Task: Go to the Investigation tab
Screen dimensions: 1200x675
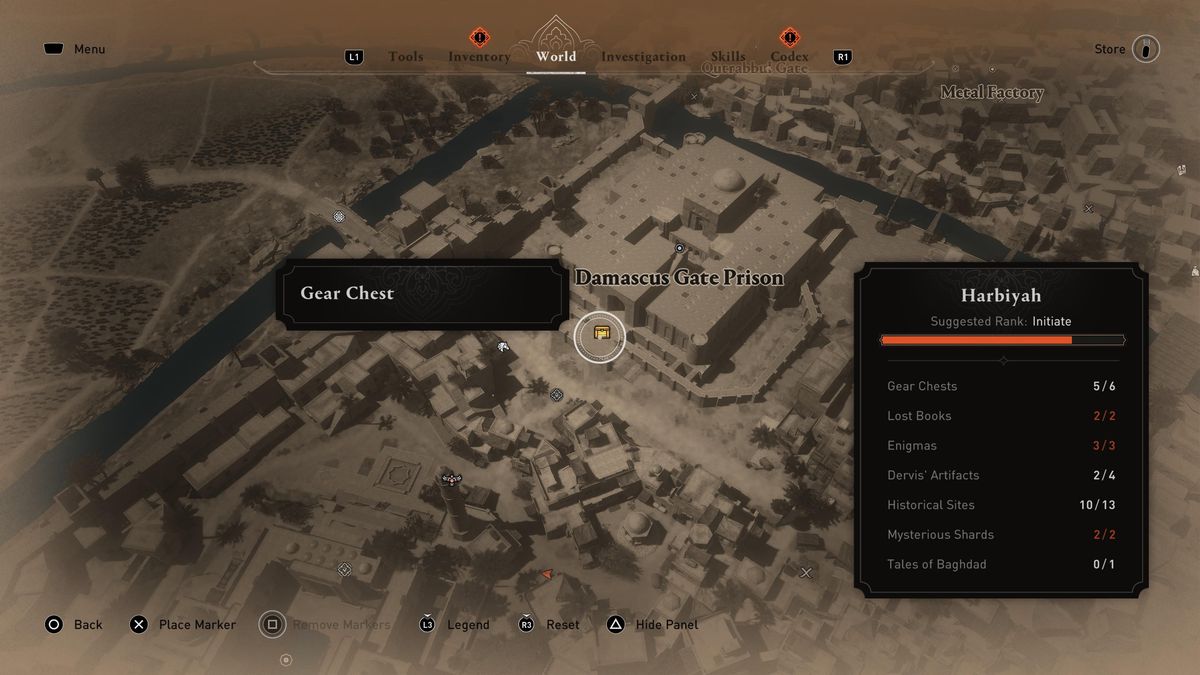Action: coord(643,57)
